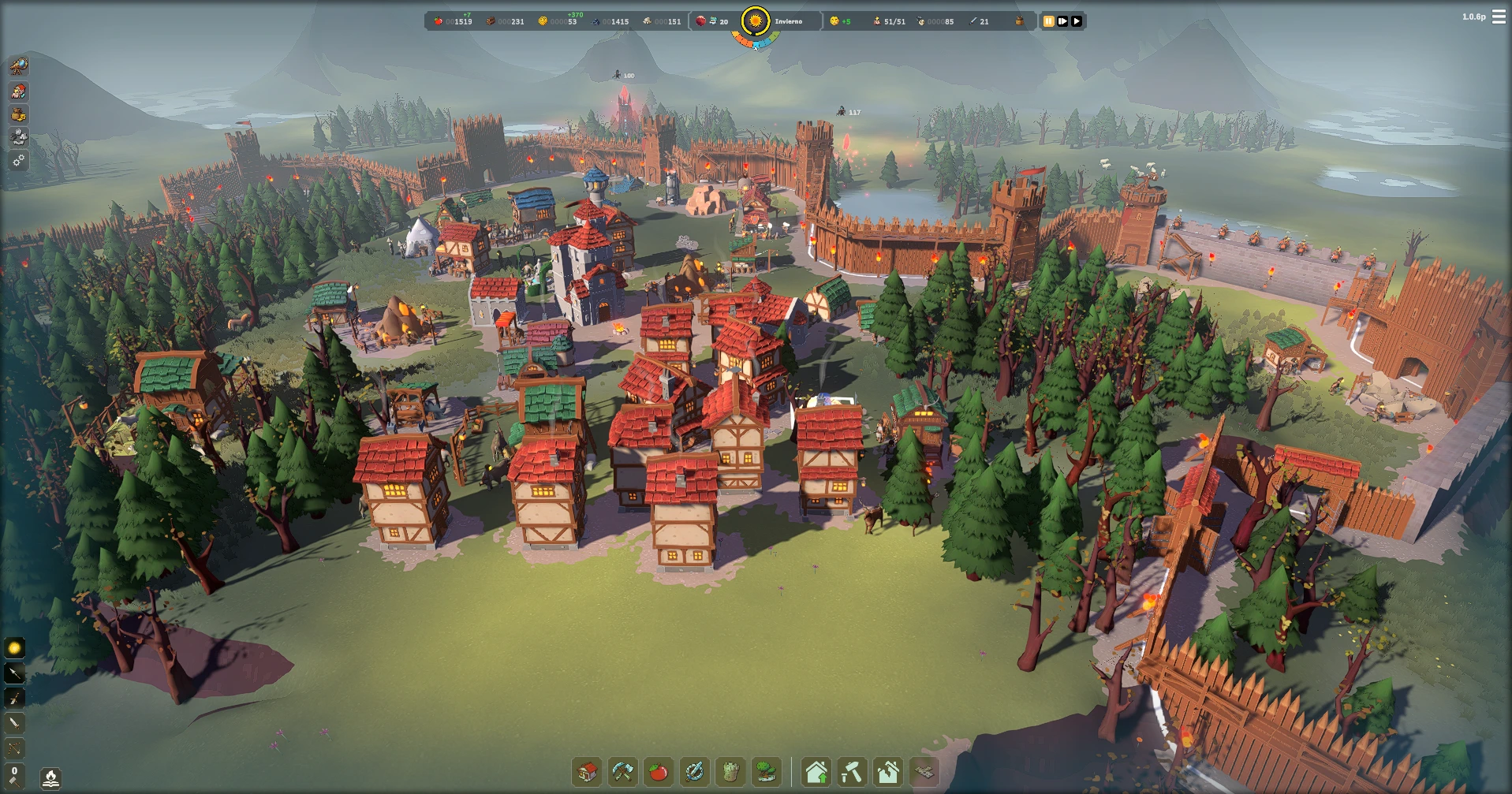Image resolution: width=1512 pixels, height=794 pixels.
Task: Click the campfire button
Action: tap(50, 779)
